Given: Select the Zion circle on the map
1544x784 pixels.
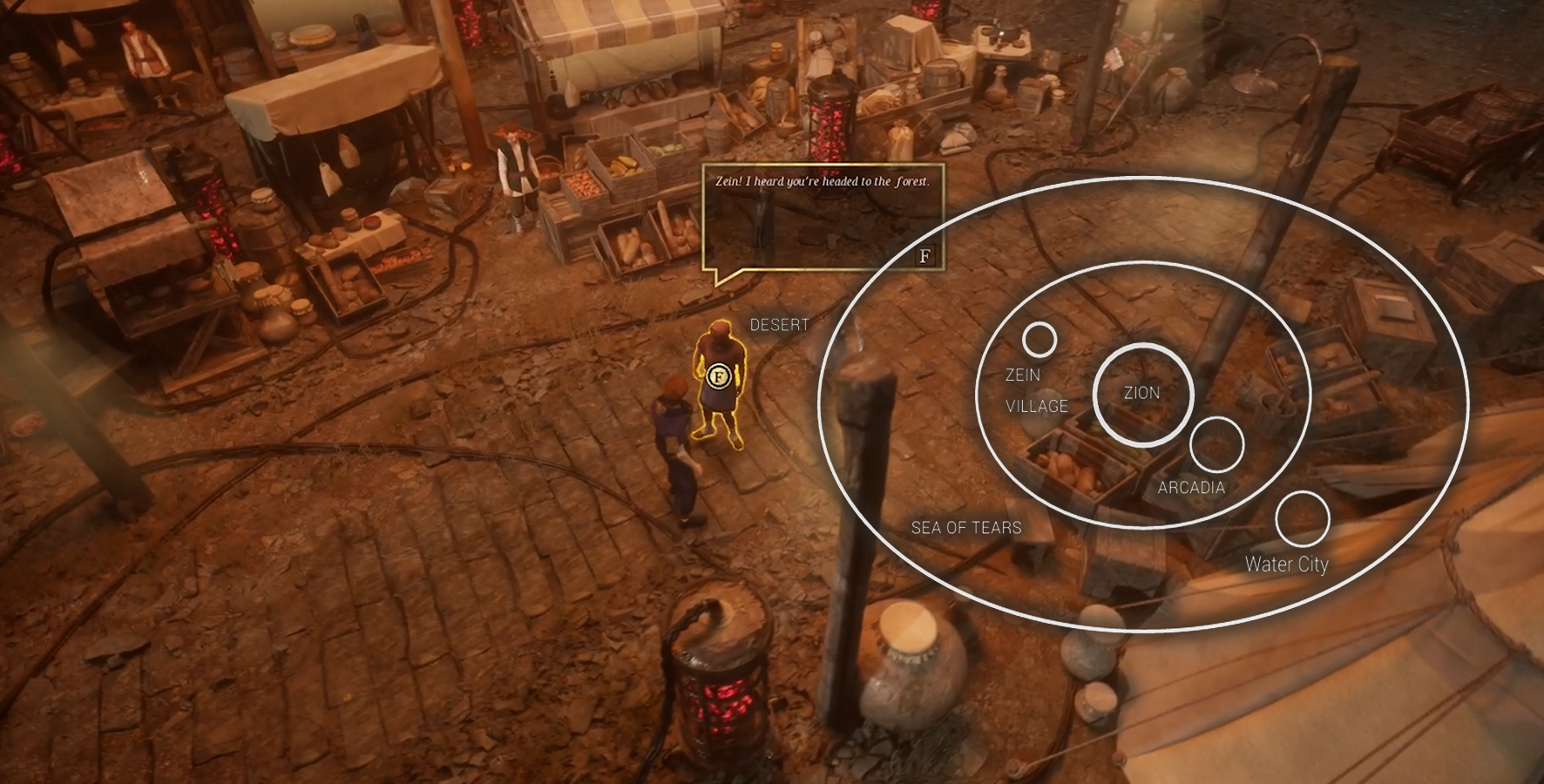Looking at the screenshot, I should (1141, 395).
